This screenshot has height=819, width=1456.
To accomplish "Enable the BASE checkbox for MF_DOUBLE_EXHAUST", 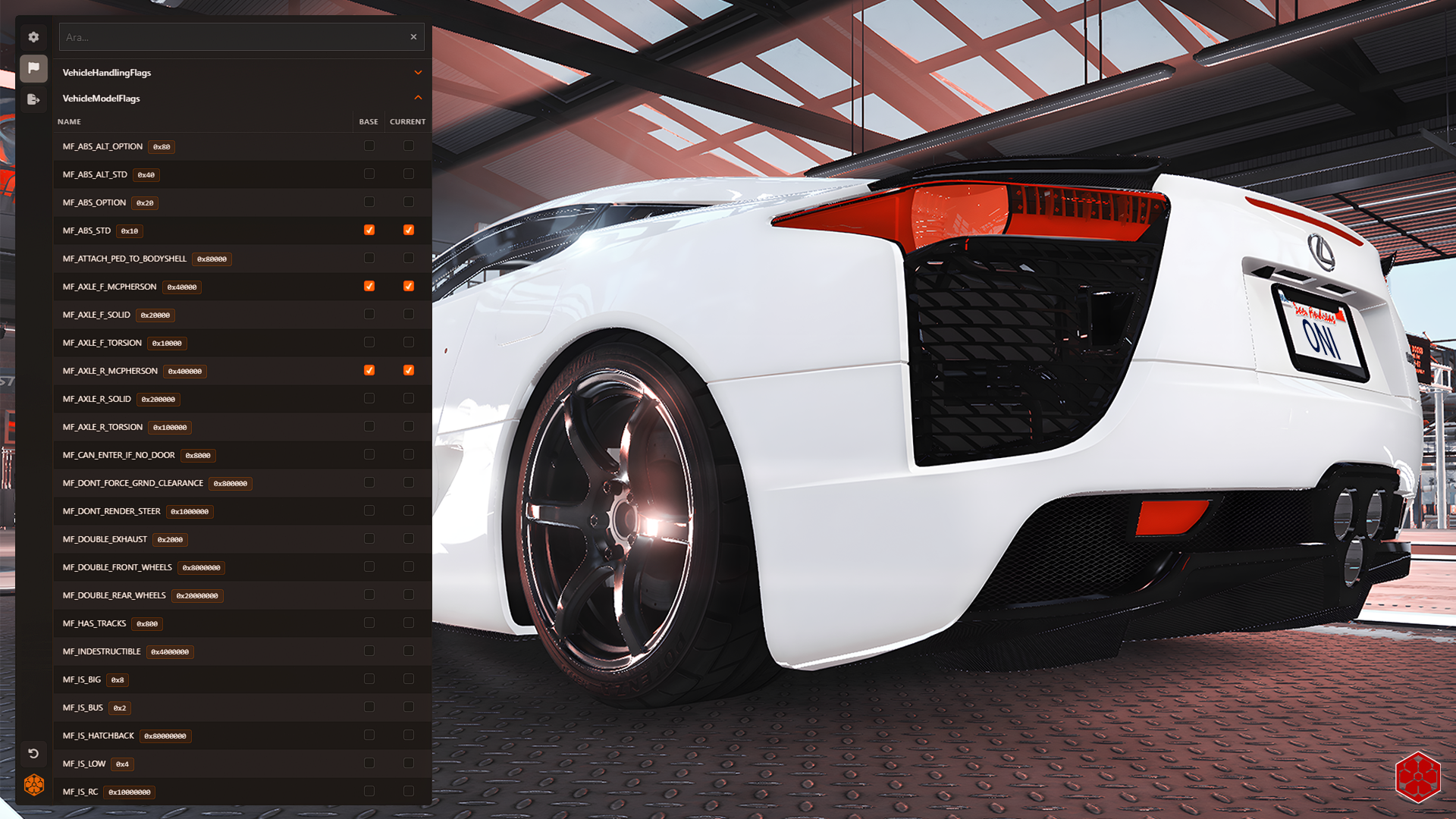I will 369,538.
